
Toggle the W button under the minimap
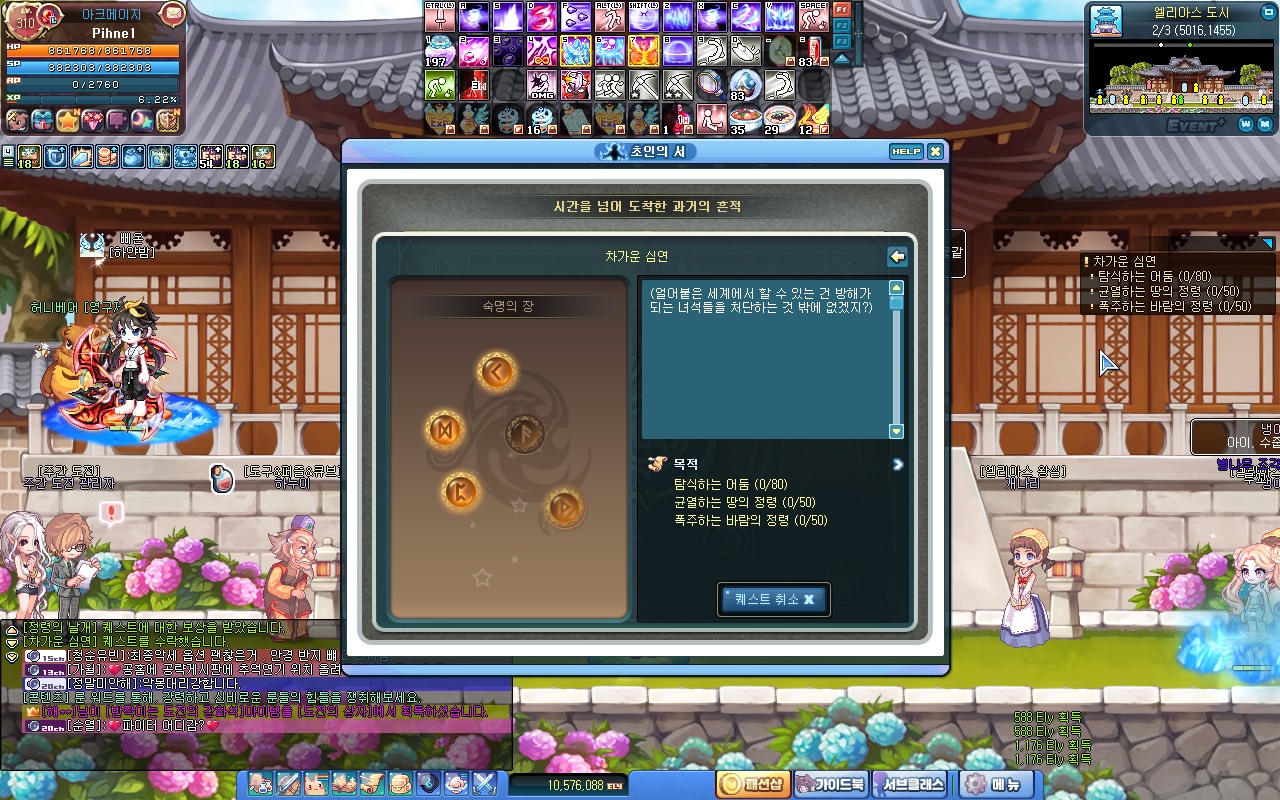pos(1244,125)
